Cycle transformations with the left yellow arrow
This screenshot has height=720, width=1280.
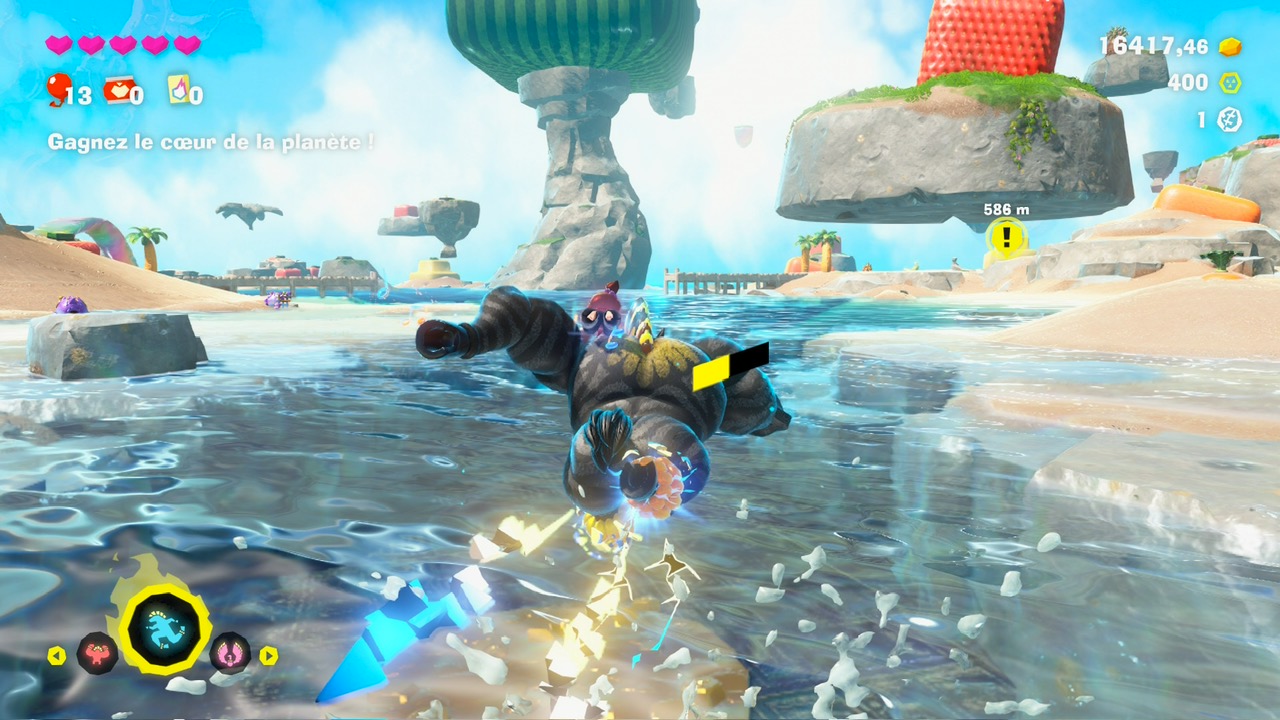56,656
